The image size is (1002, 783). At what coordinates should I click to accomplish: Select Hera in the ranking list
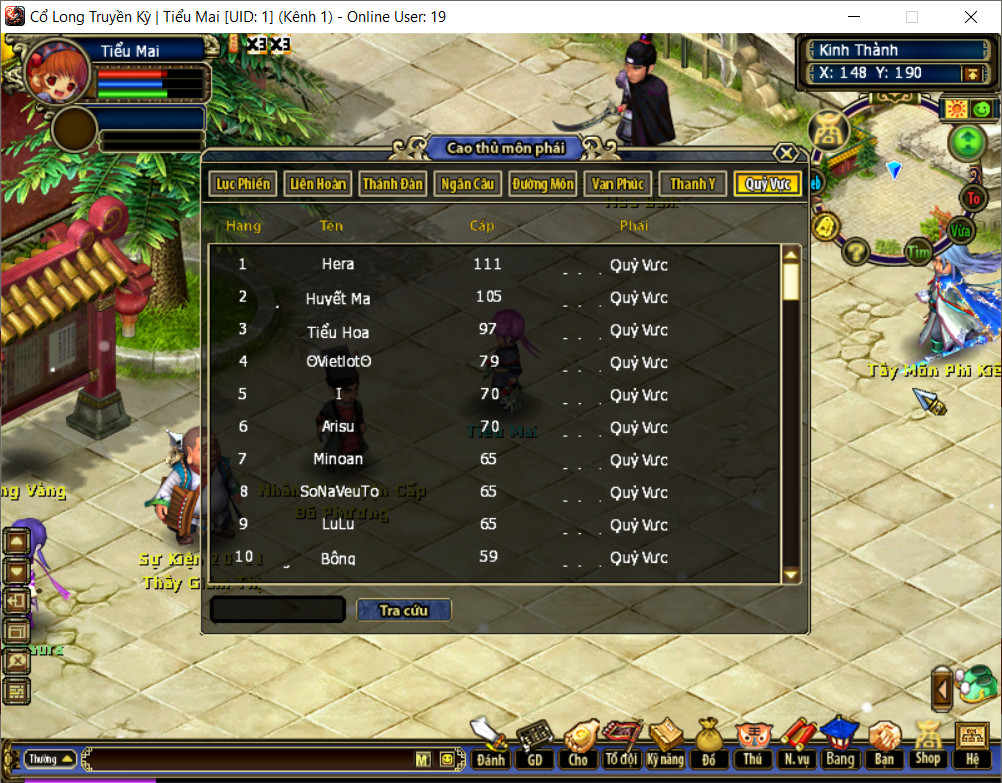(338, 265)
